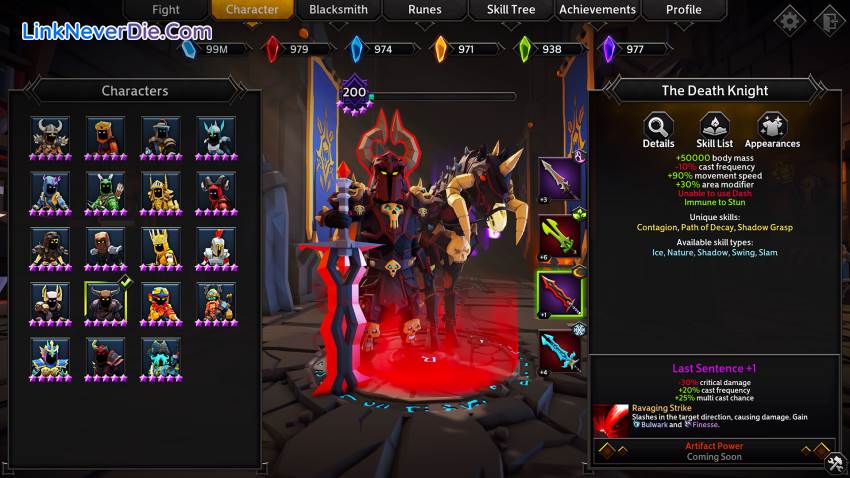The width and height of the screenshot is (850, 478).
Task: Open the Blacksmith tab
Action: pos(338,10)
